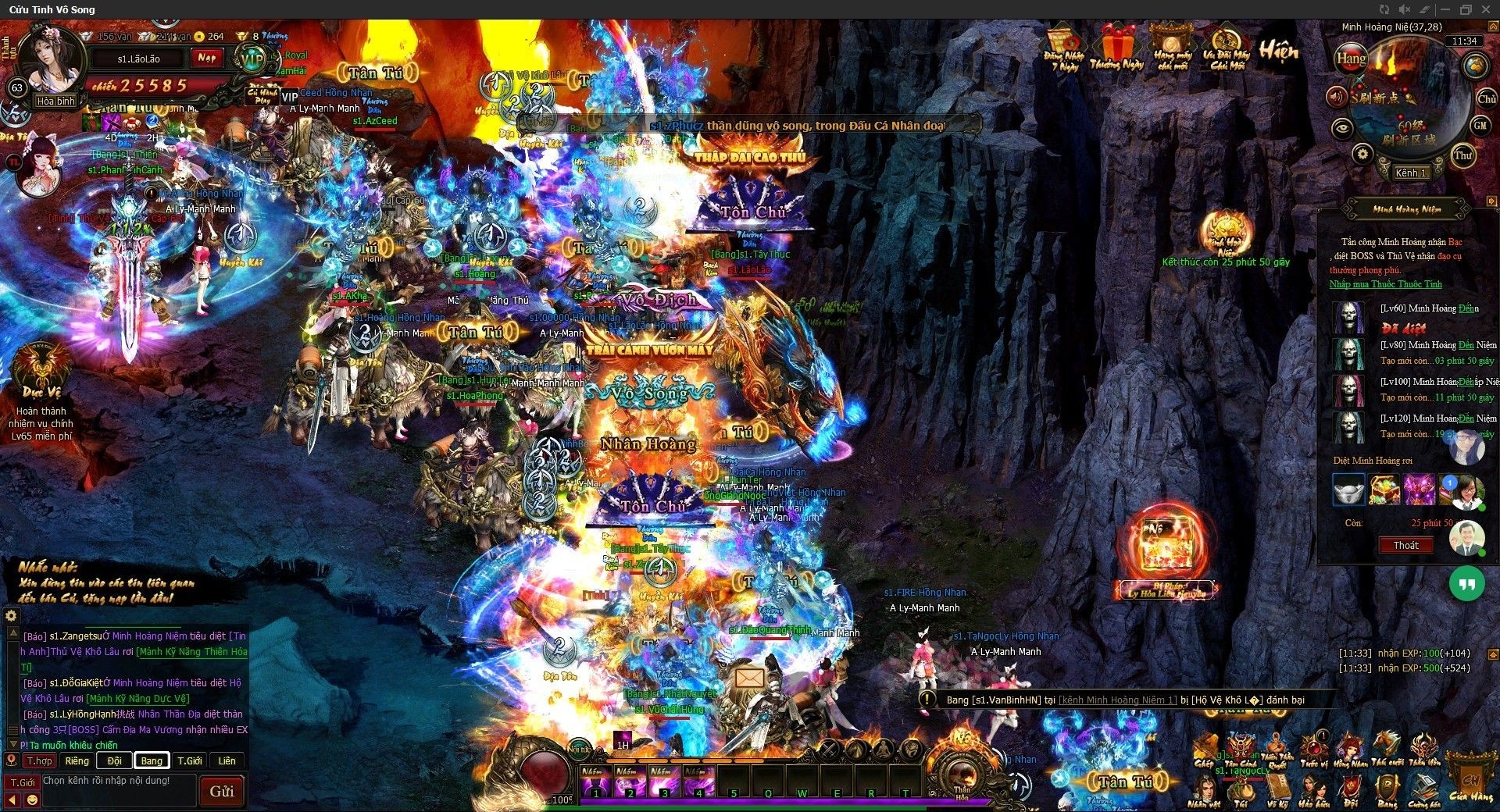Click the Nạp recharge button
The image size is (1500, 812).
[207, 58]
